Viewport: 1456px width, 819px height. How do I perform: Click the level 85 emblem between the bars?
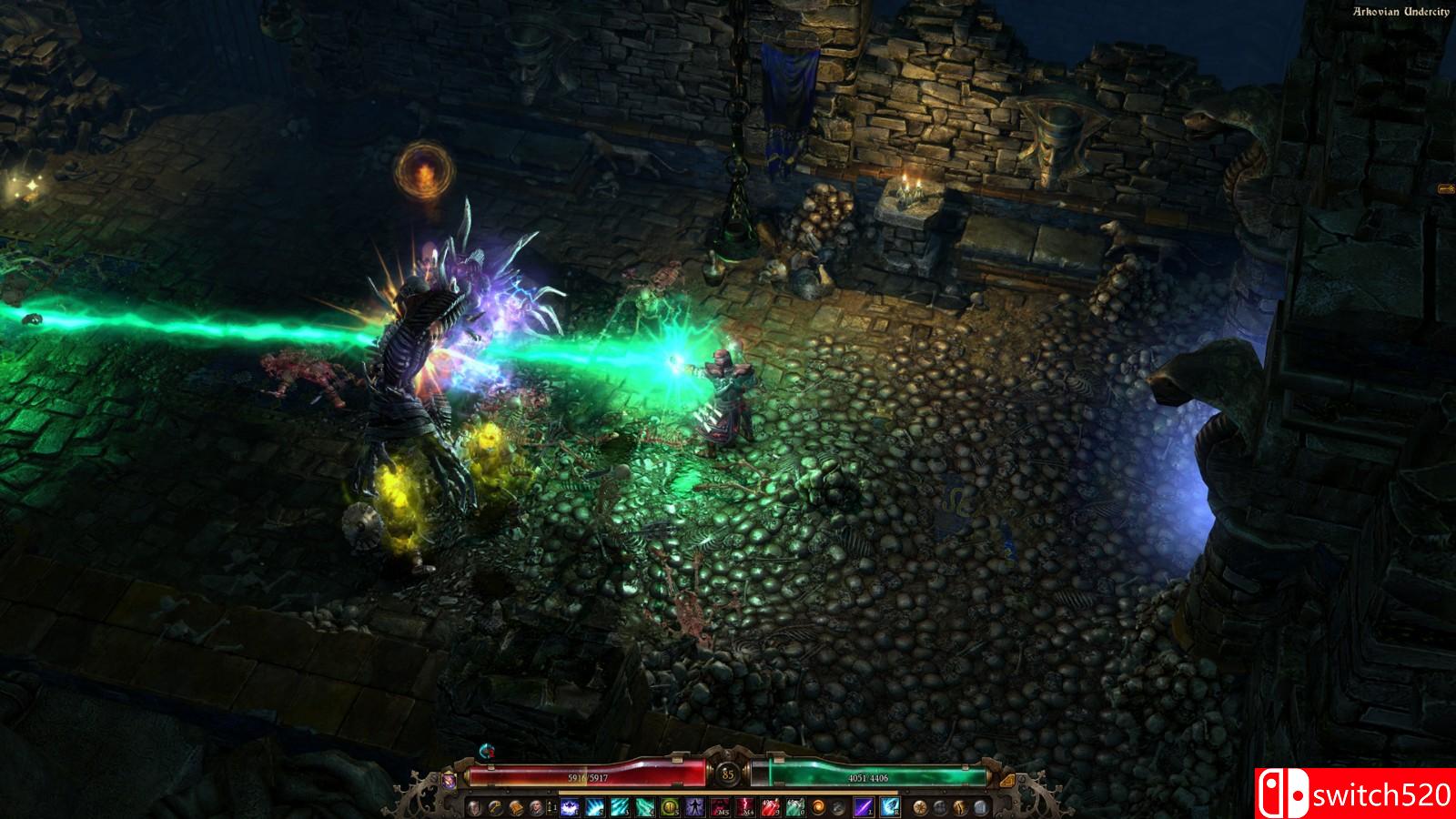[728, 775]
